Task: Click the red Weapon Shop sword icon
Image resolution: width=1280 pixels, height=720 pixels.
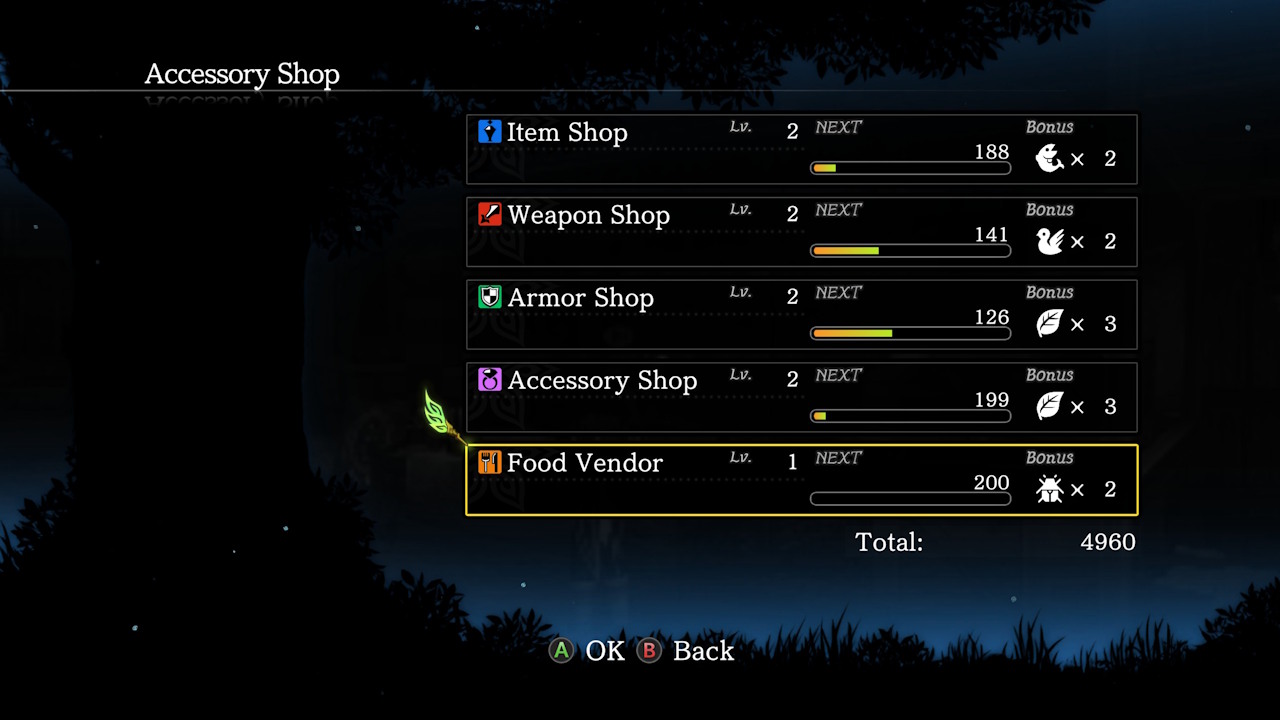Action: (489, 214)
